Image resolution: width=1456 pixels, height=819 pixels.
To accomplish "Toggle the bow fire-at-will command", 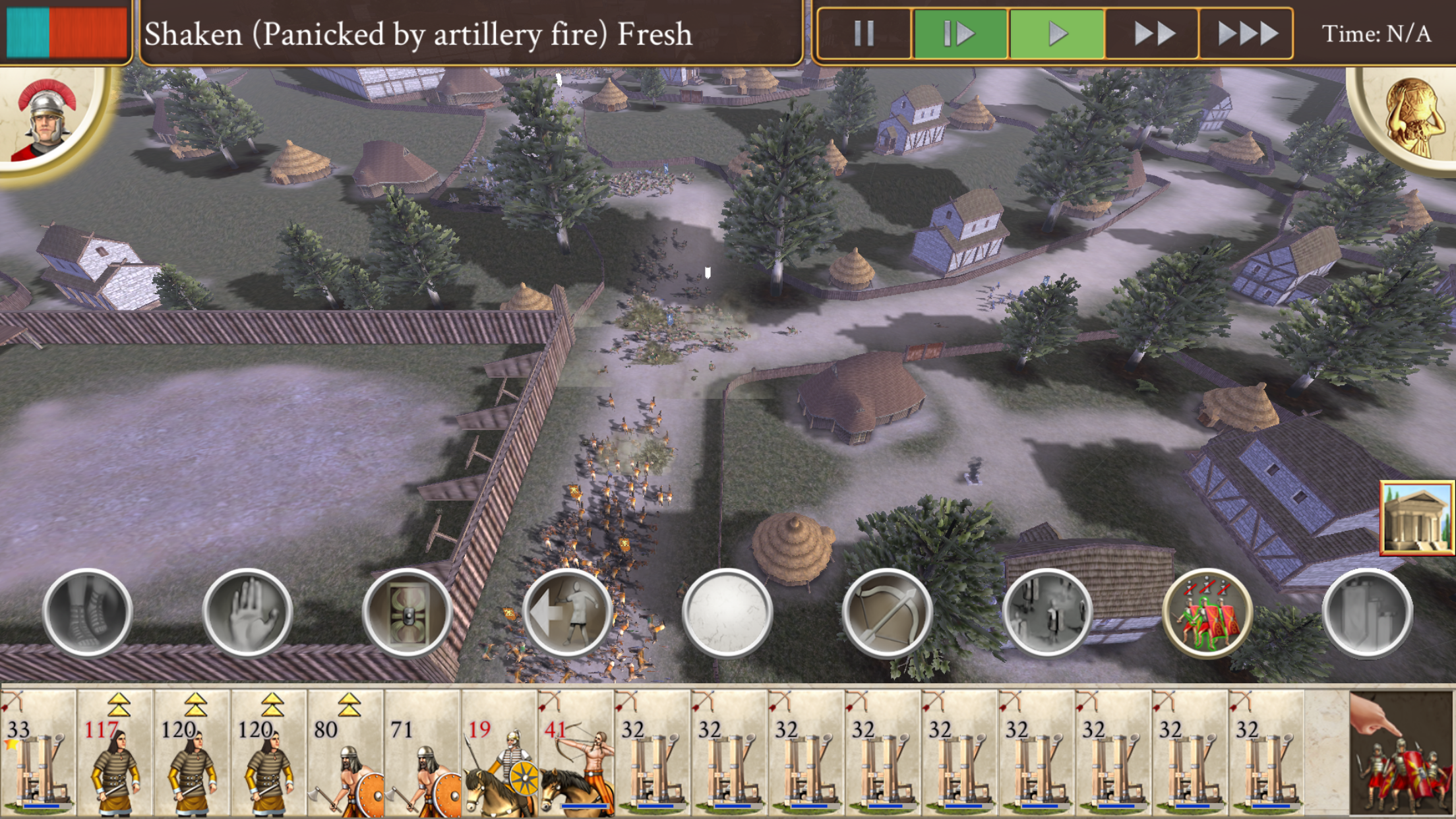I will [888, 613].
